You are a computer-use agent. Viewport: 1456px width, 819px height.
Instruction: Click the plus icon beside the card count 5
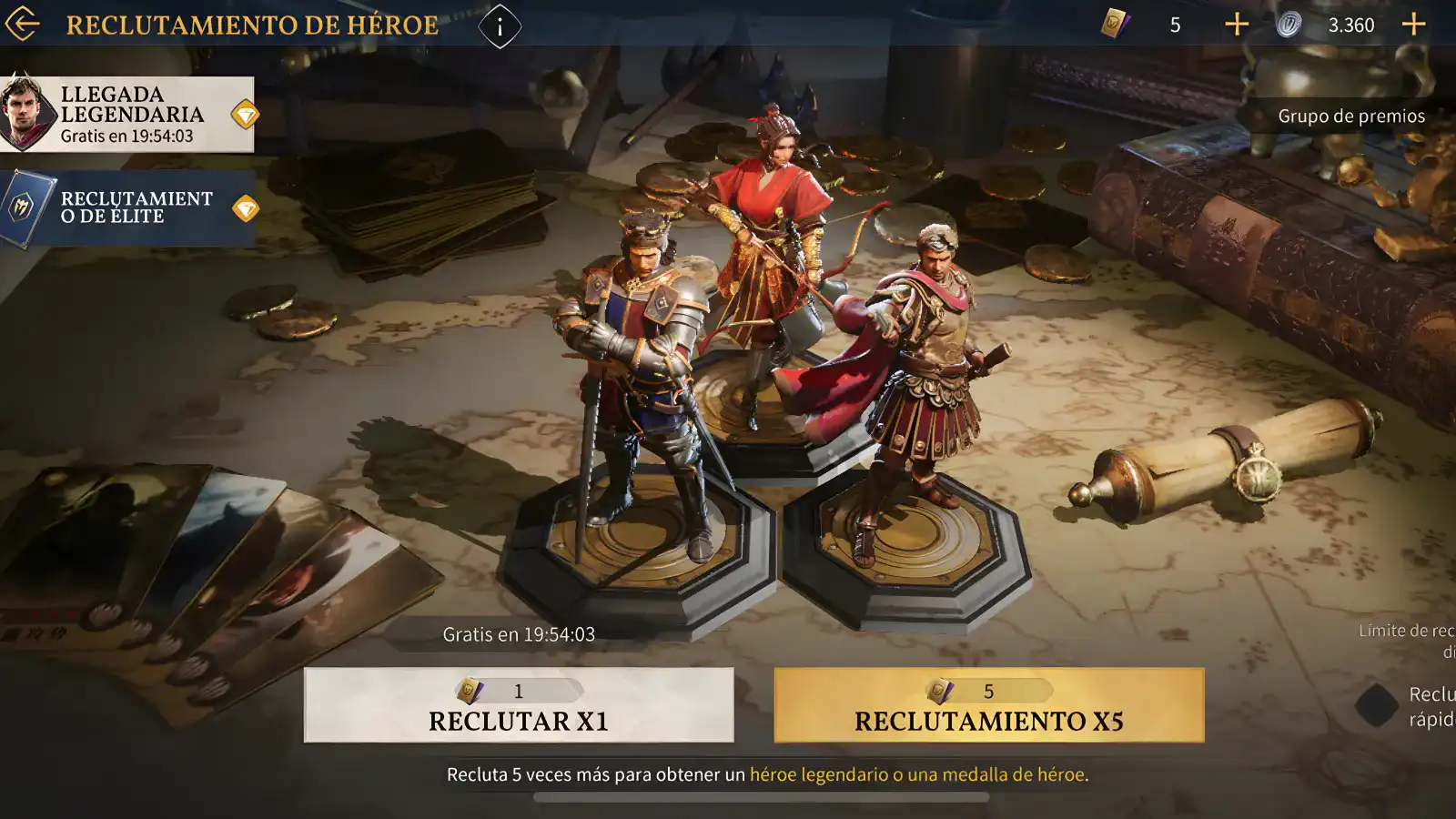1238,25
